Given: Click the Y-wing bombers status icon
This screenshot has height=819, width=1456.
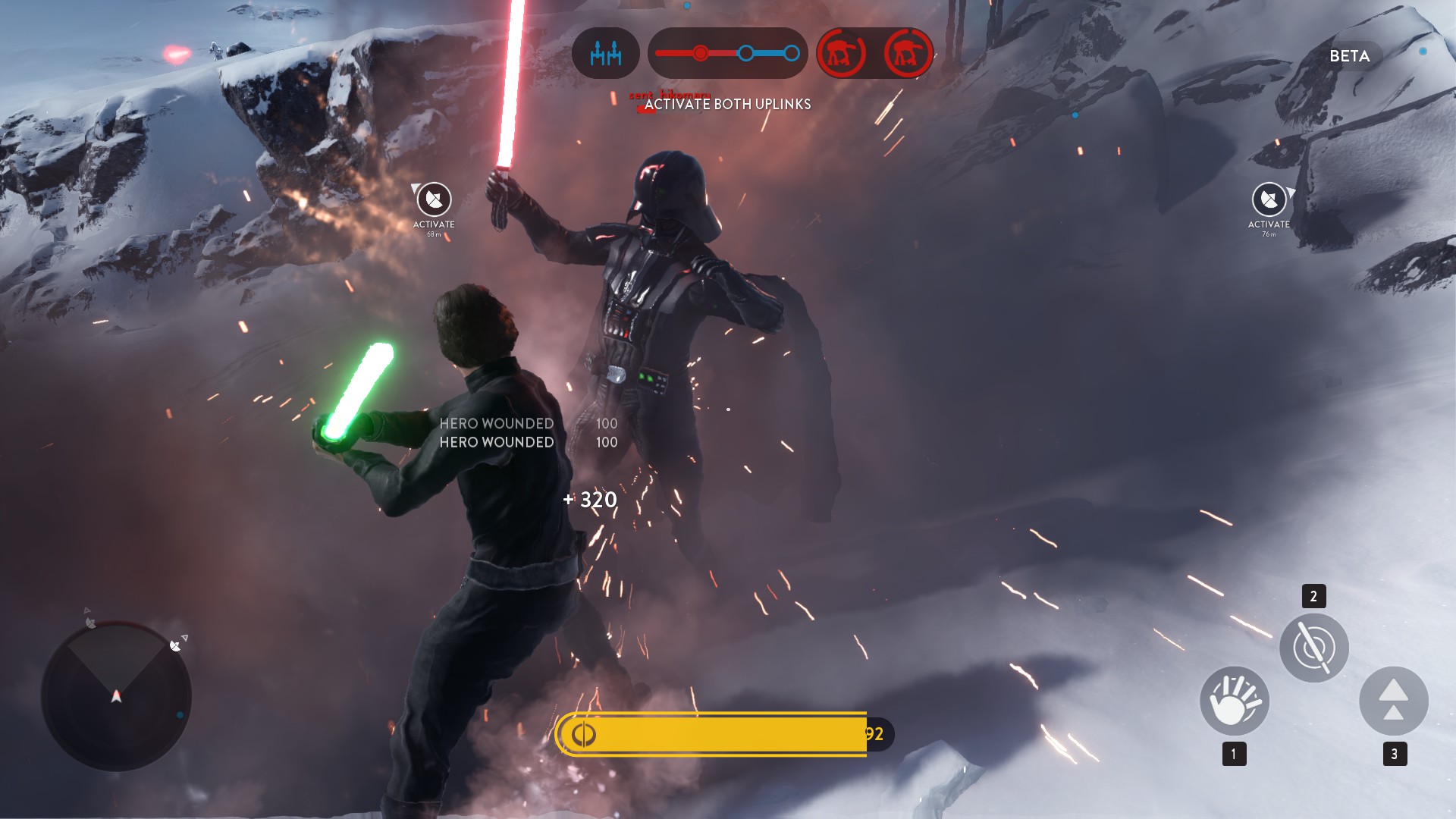Looking at the screenshot, I should point(605,53).
